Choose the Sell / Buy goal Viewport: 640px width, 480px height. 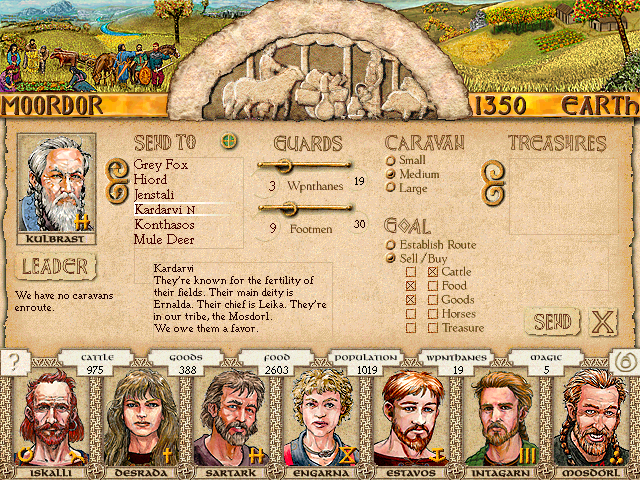point(391,258)
